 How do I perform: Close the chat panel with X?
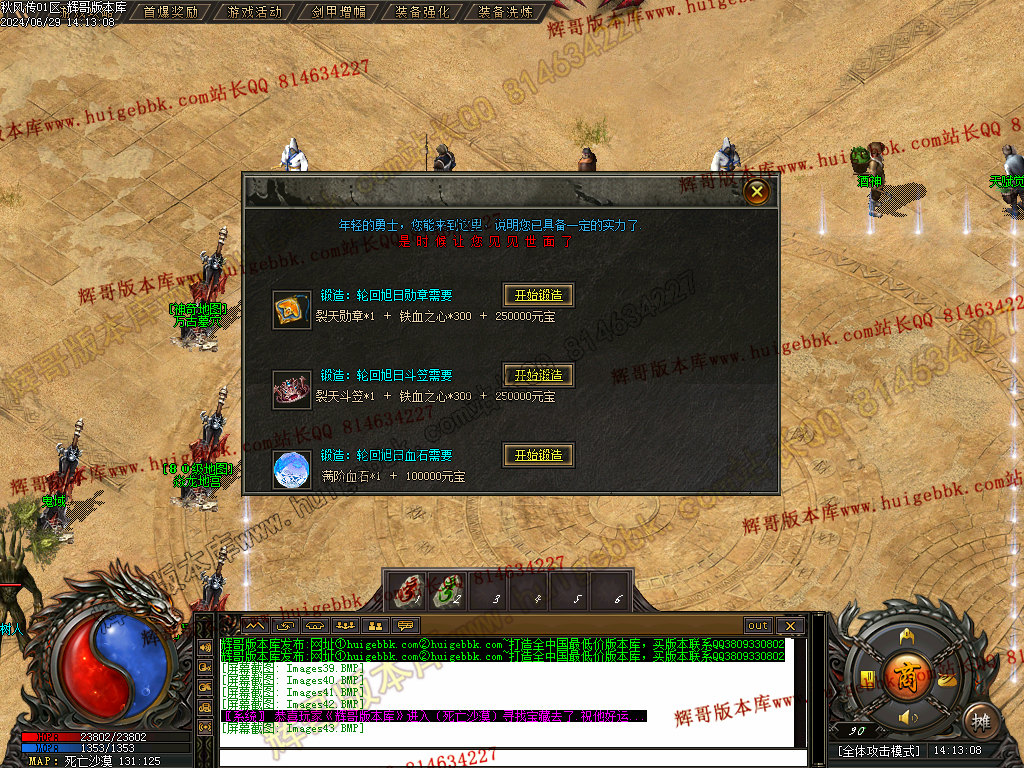point(790,626)
